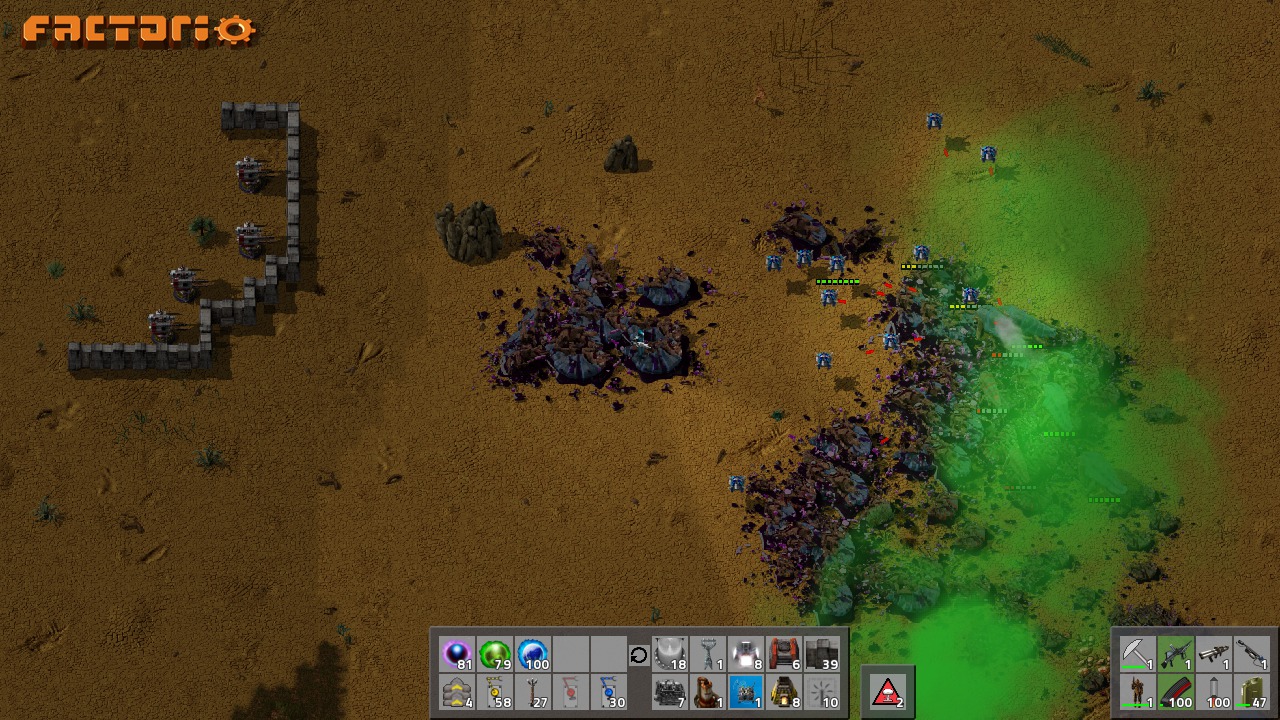
Task: Switch to the flamethrower weapon
Action: [1251, 655]
